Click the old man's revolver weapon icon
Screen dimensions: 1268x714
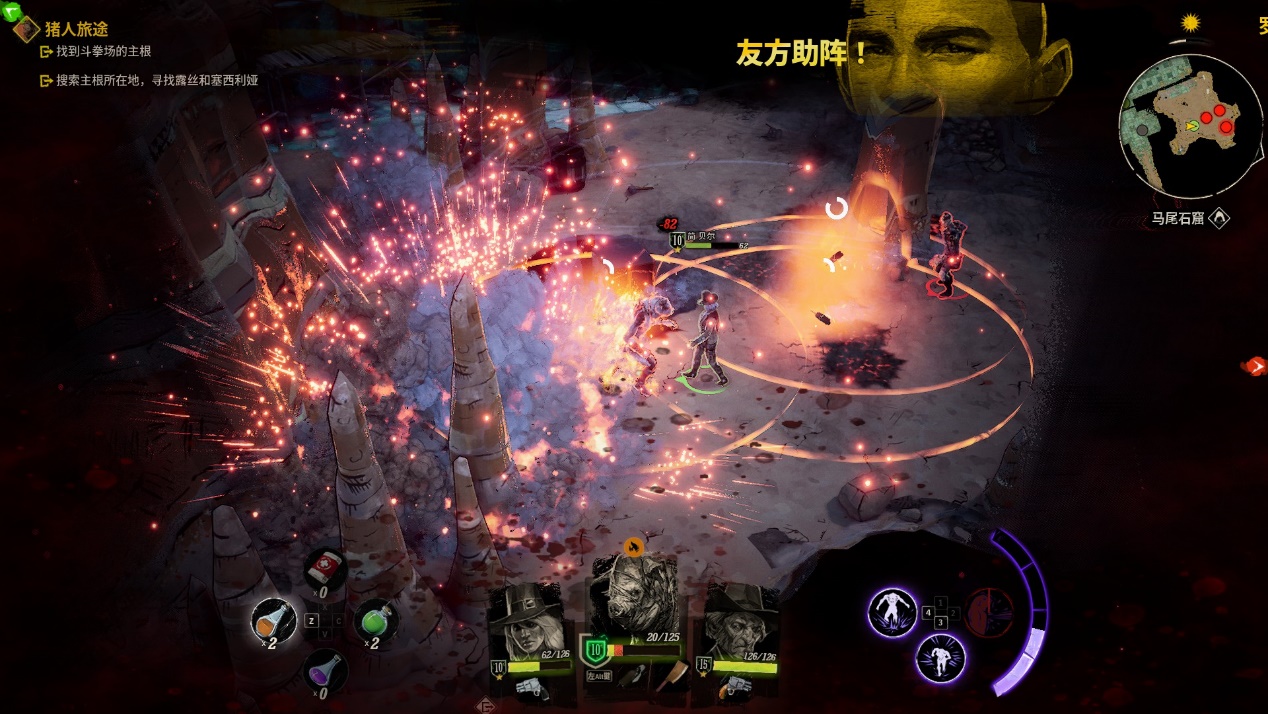point(736,686)
